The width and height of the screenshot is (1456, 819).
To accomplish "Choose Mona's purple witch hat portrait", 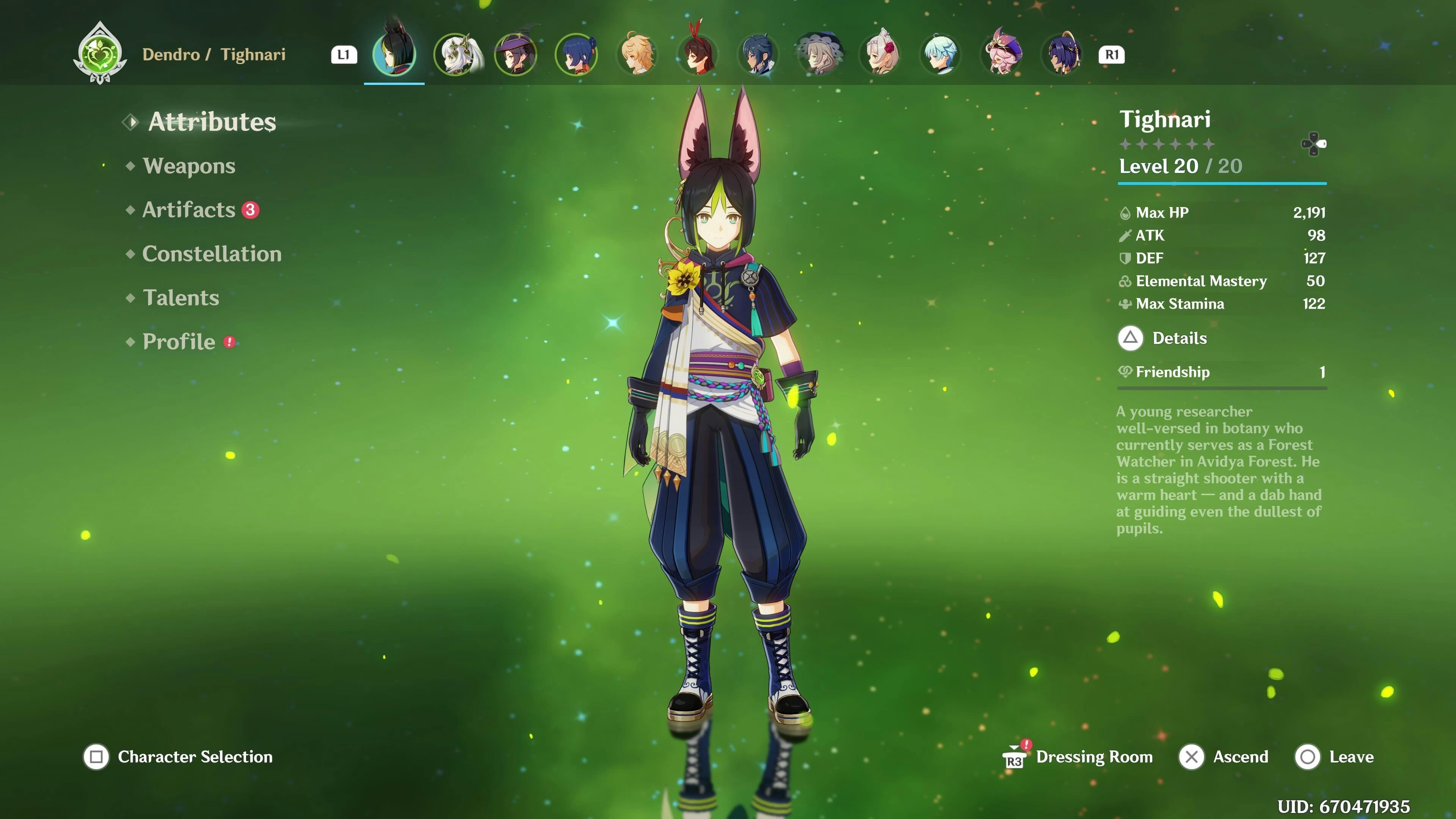I will click(516, 54).
